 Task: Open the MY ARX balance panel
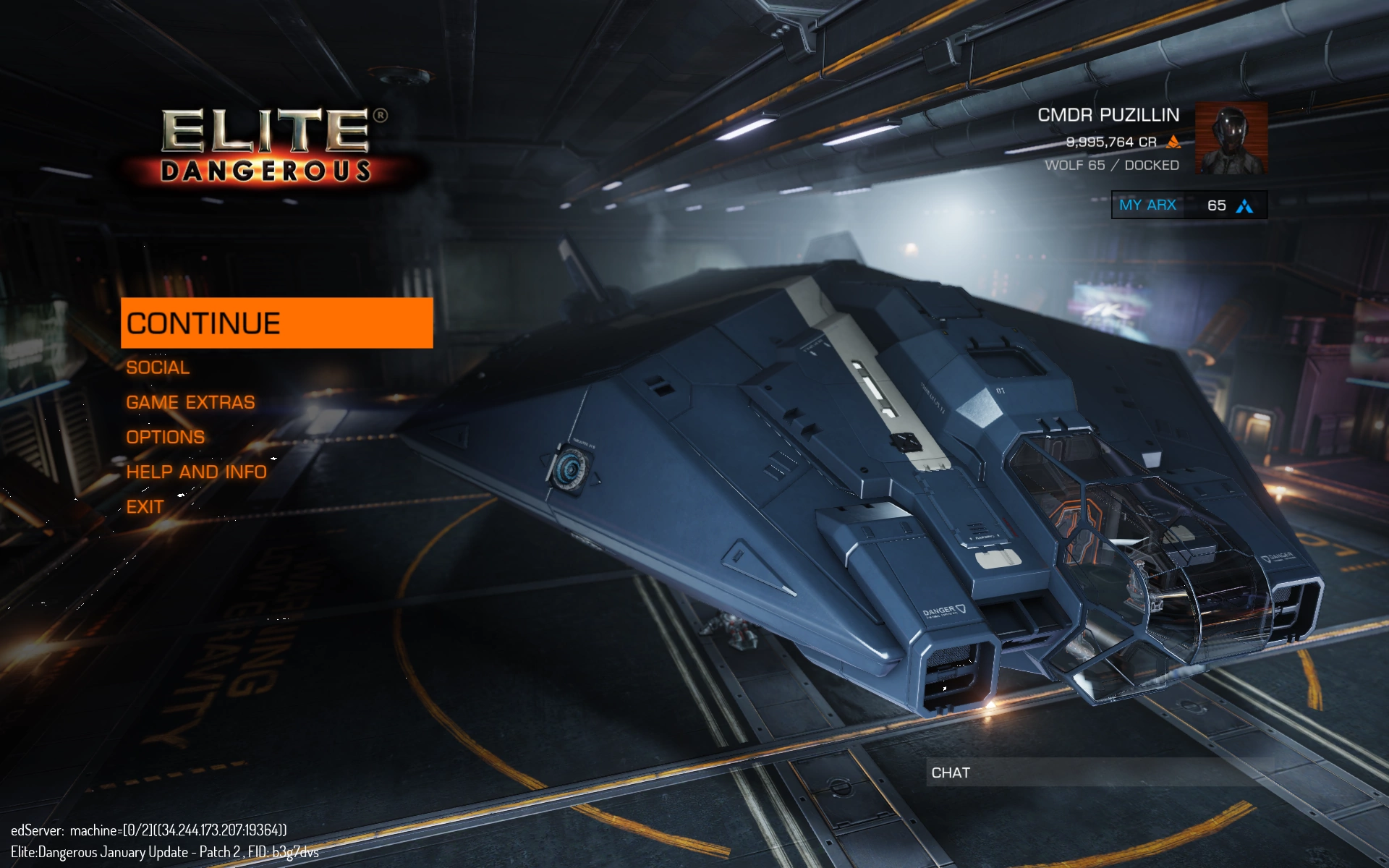coord(1189,205)
